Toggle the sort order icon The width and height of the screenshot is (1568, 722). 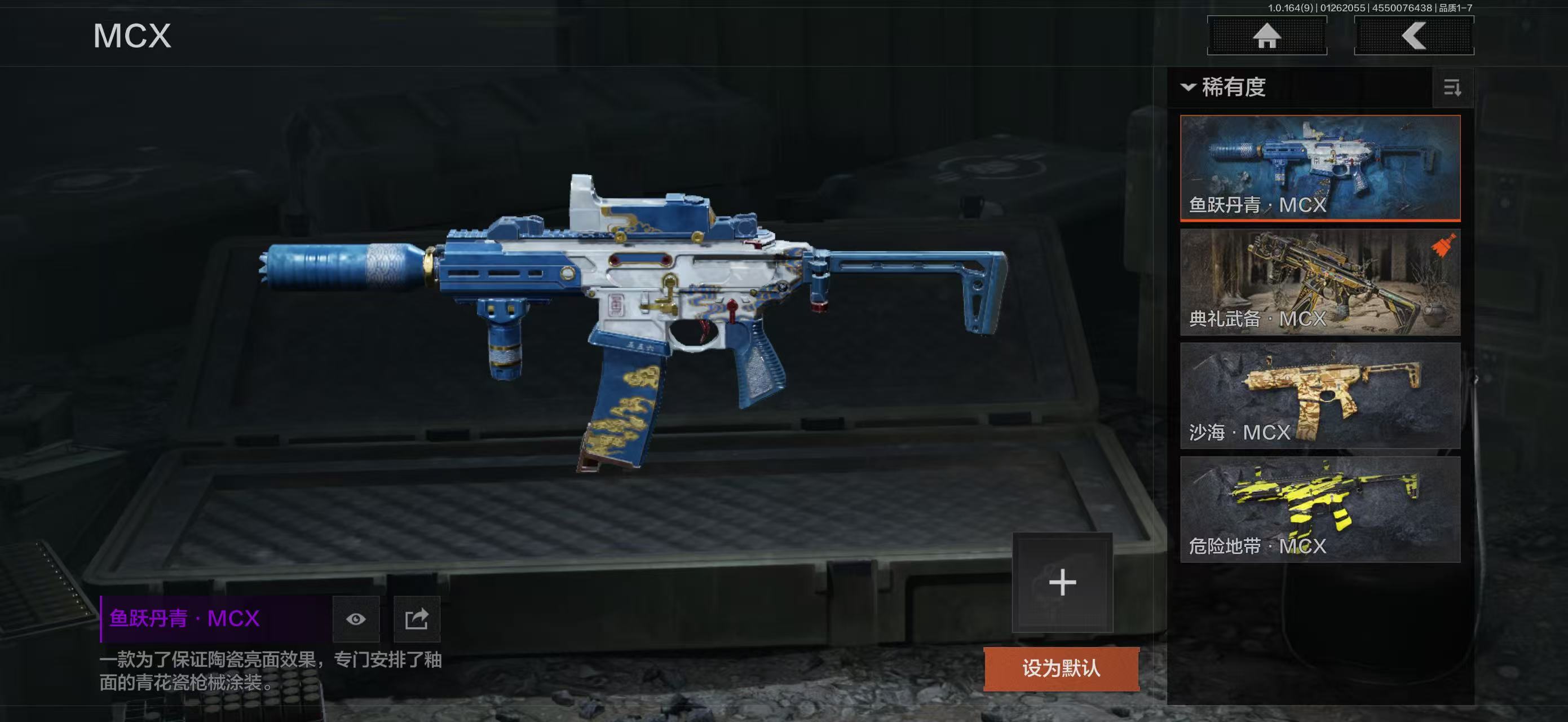tap(1452, 88)
